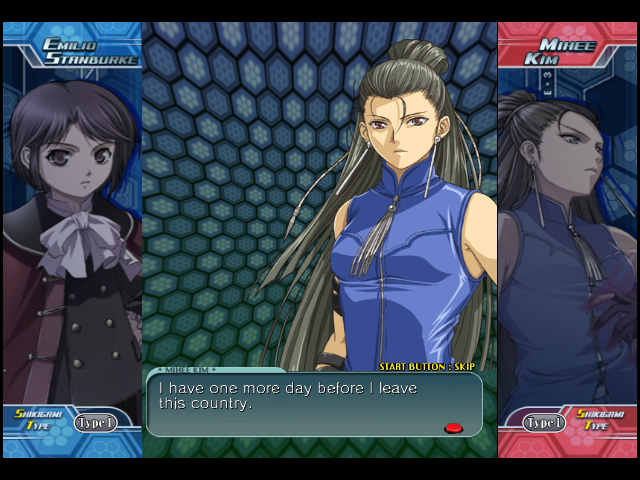Click the red continue indicator in dialogue box
Image resolution: width=640 pixels, height=480 pixels.
click(453, 428)
